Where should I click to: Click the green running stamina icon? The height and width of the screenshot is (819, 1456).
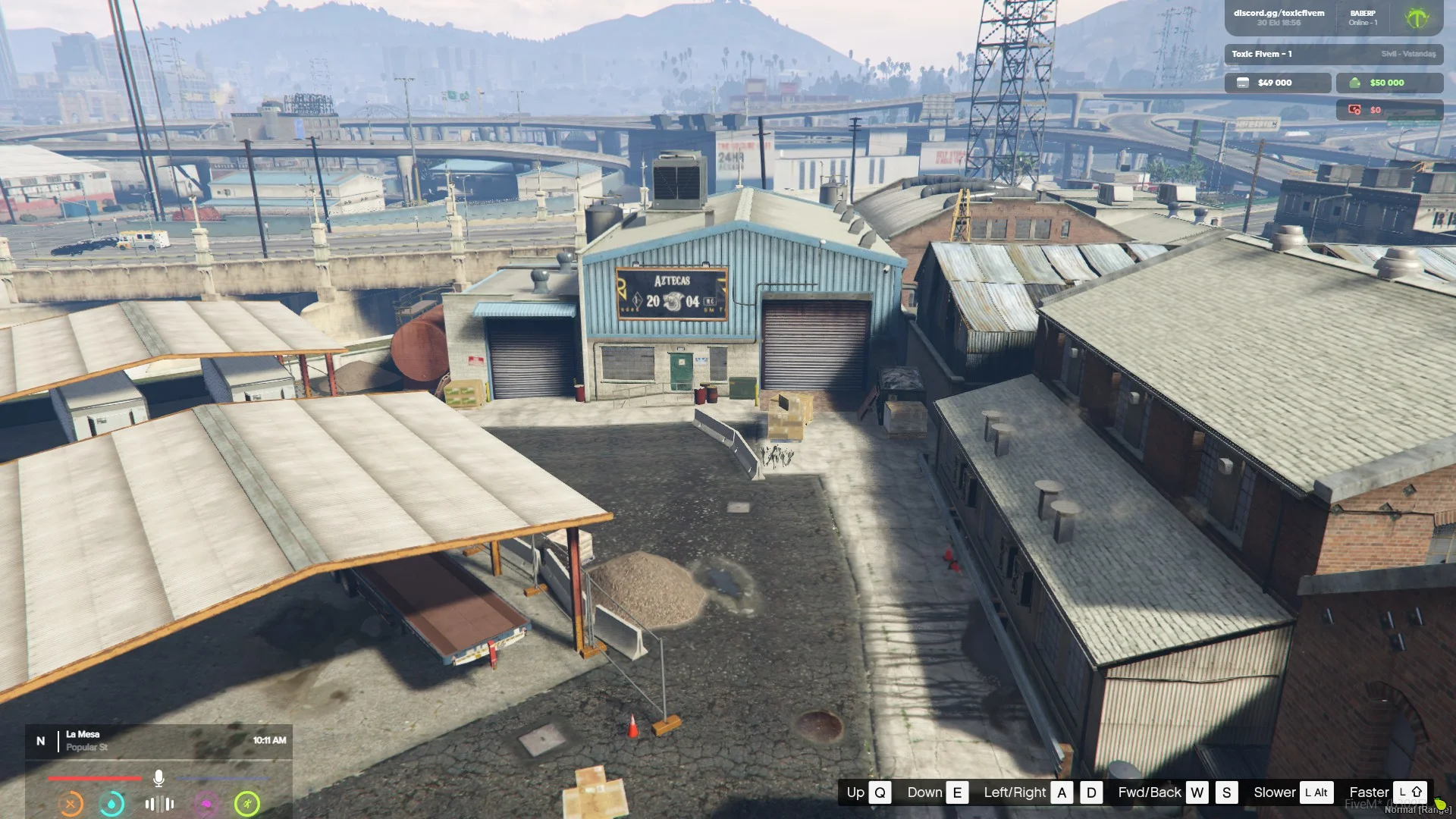[x=247, y=803]
